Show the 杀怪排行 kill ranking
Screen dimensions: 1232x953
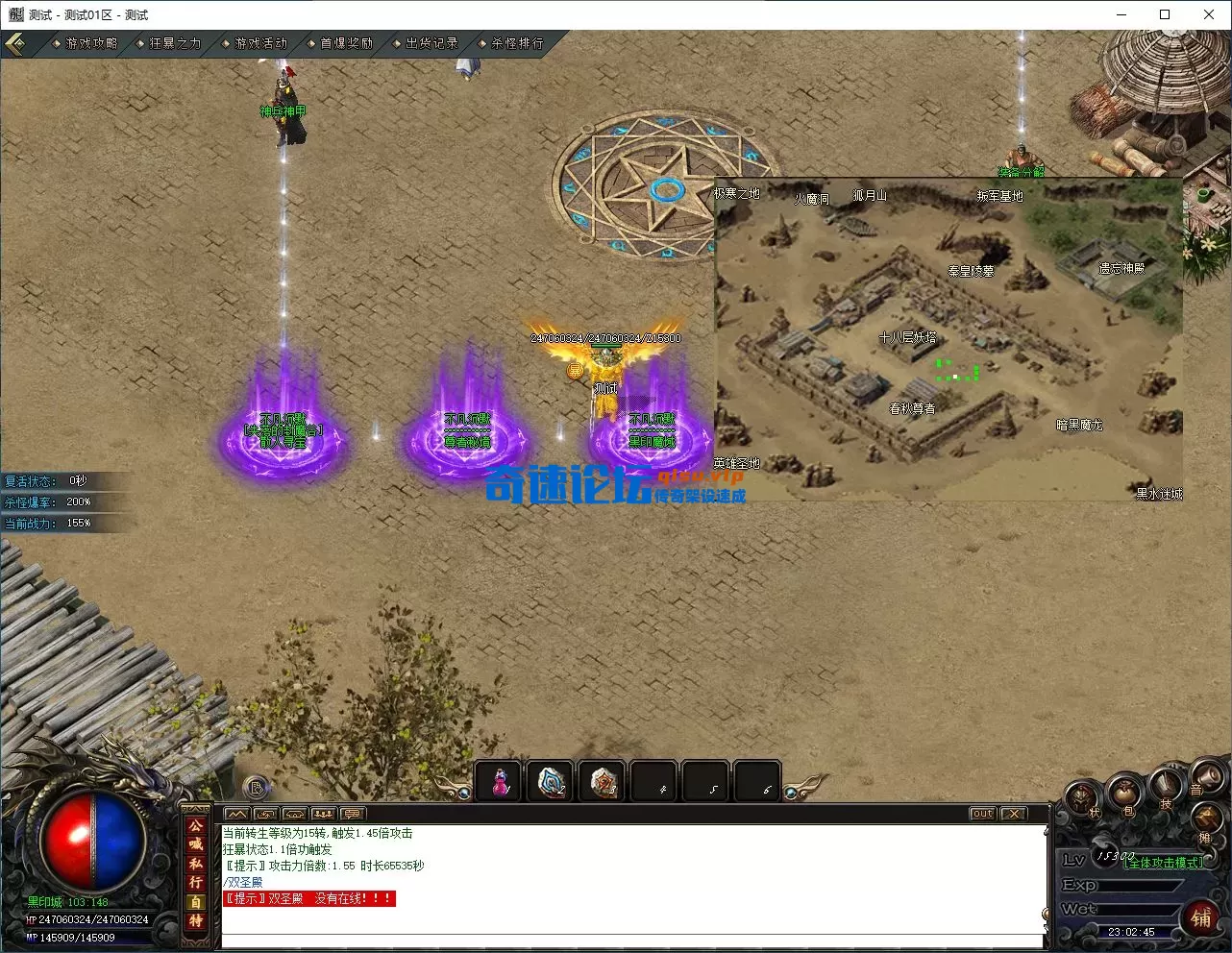[x=516, y=43]
